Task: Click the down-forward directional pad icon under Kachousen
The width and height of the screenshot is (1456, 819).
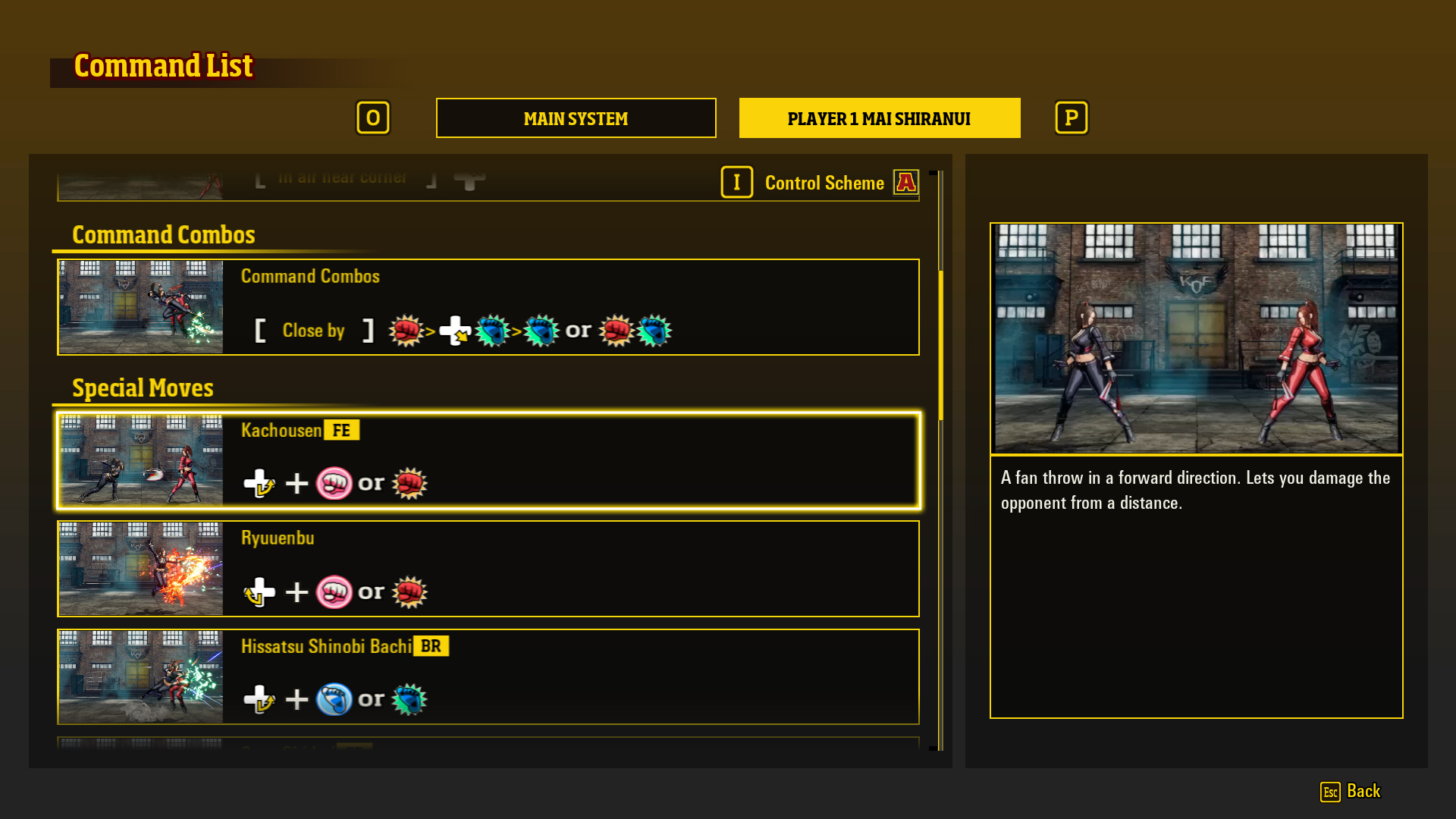Action: point(258,482)
